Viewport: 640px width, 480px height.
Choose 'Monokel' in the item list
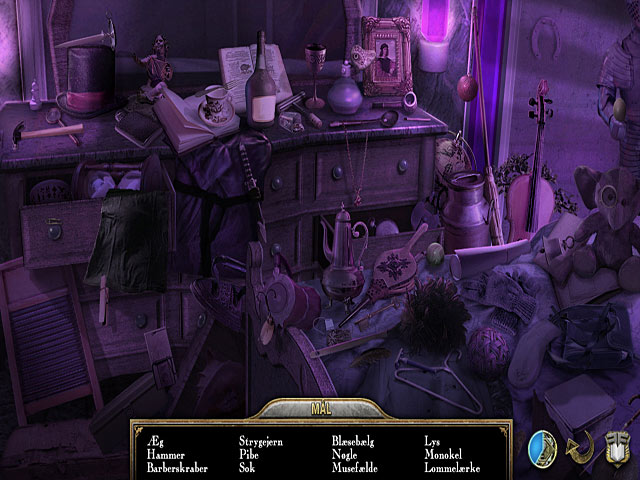coord(444,453)
